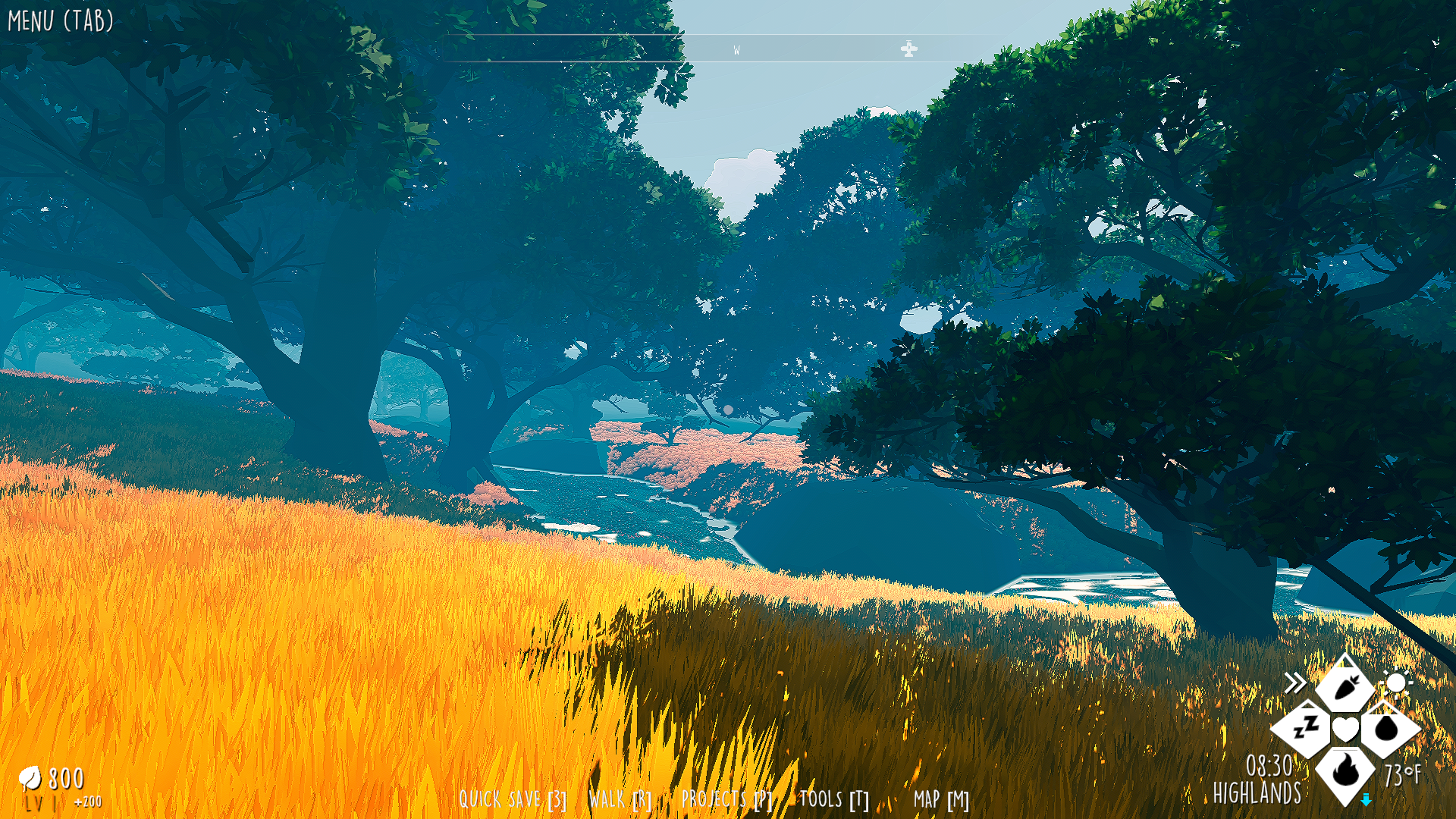The width and height of the screenshot is (1456, 819).
Task: Open the MENU (TAB) item
Action: coord(59,20)
